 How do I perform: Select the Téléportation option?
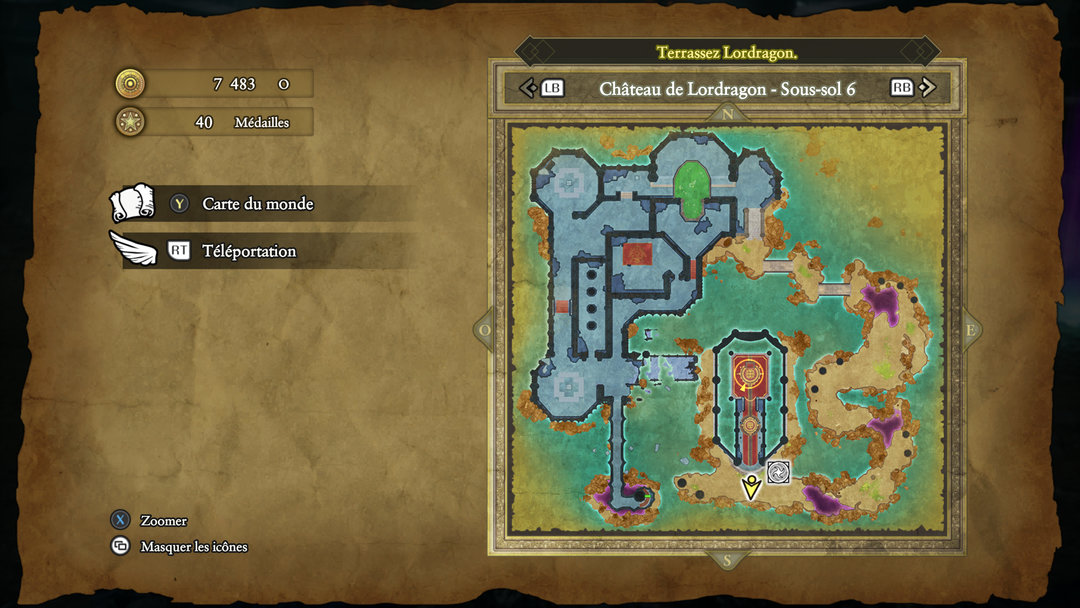(x=248, y=251)
